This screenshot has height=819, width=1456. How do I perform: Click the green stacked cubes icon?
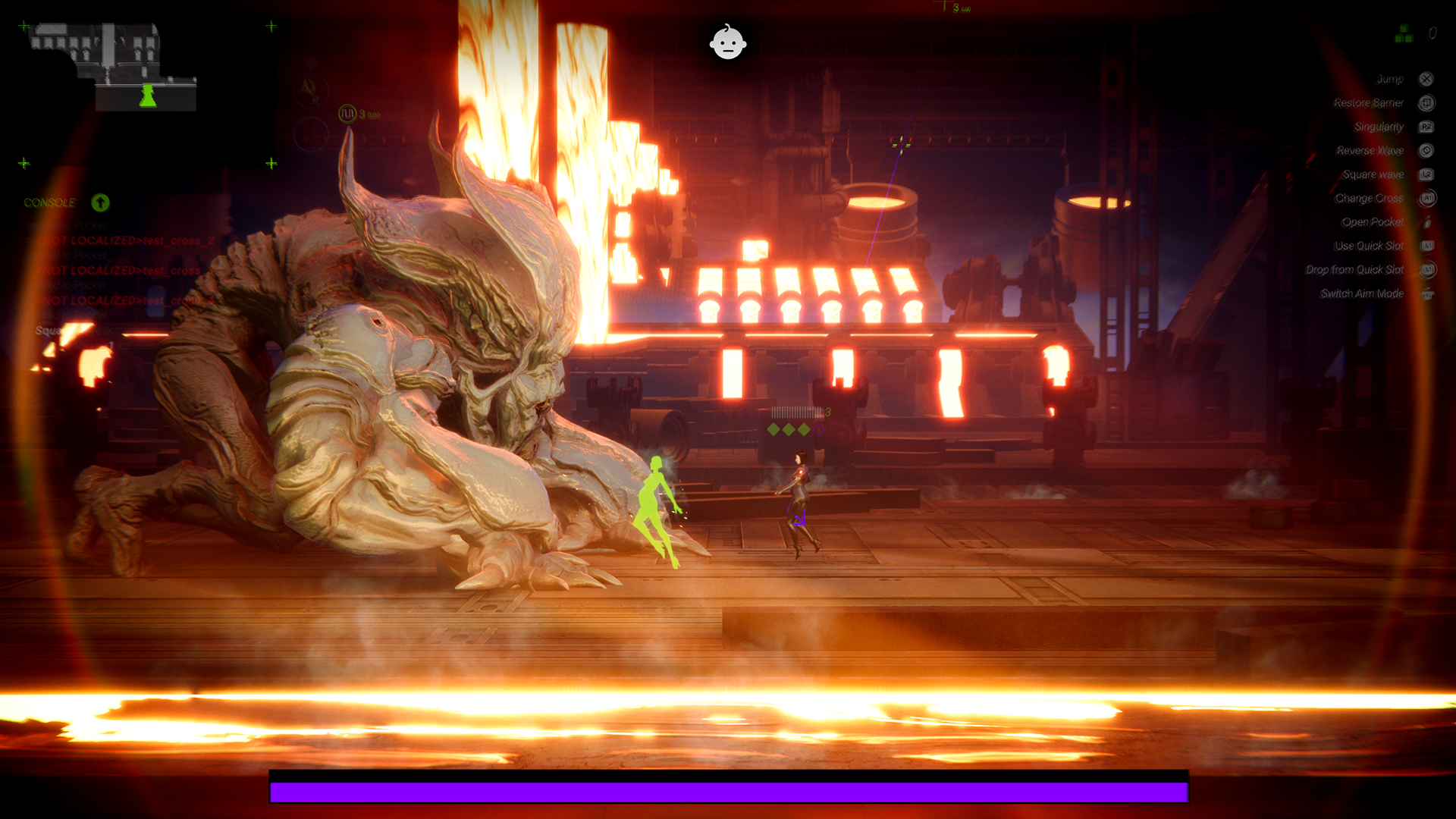click(1404, 34)
